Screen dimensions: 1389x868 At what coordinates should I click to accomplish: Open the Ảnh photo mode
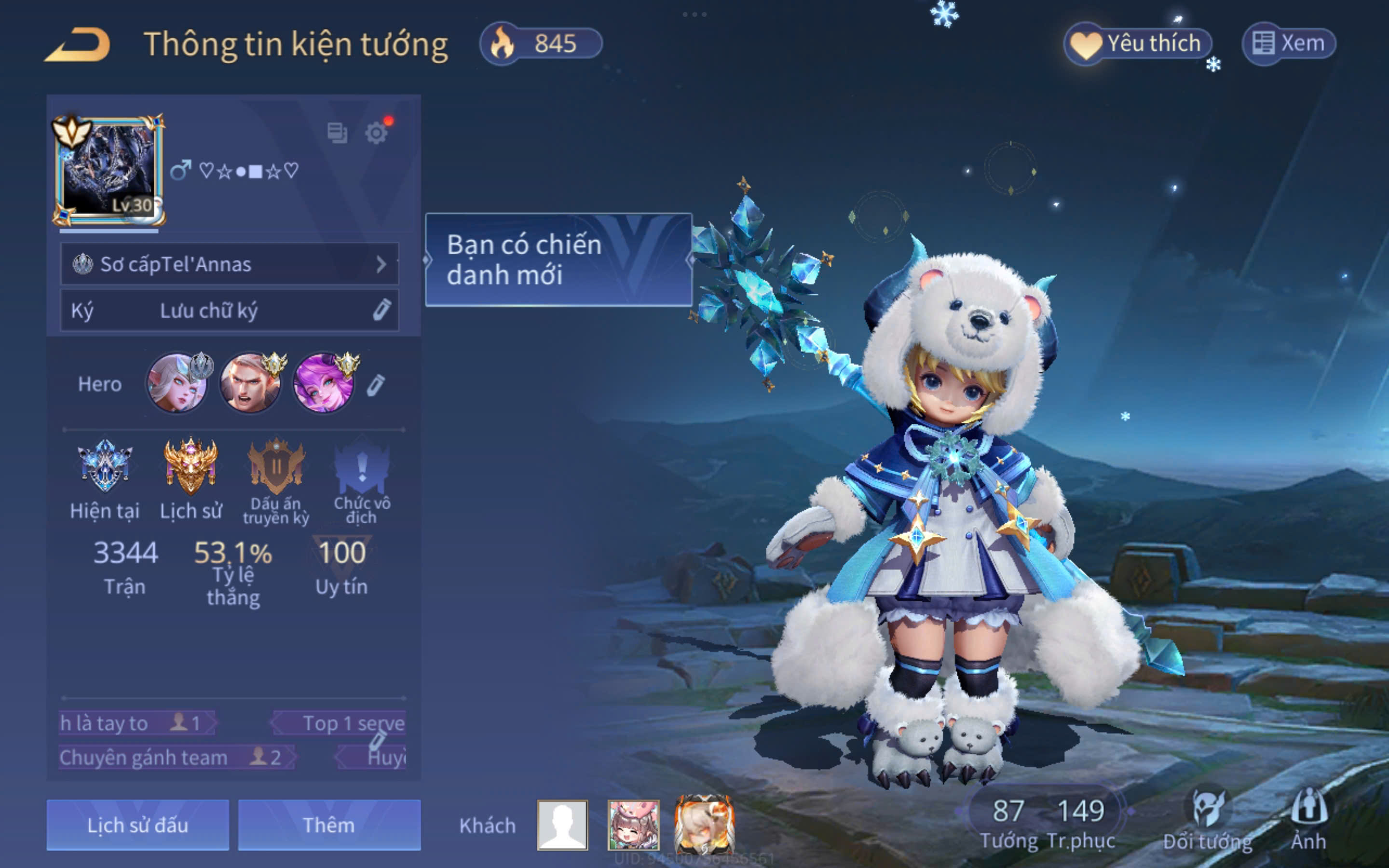(x=1308, y=821)
